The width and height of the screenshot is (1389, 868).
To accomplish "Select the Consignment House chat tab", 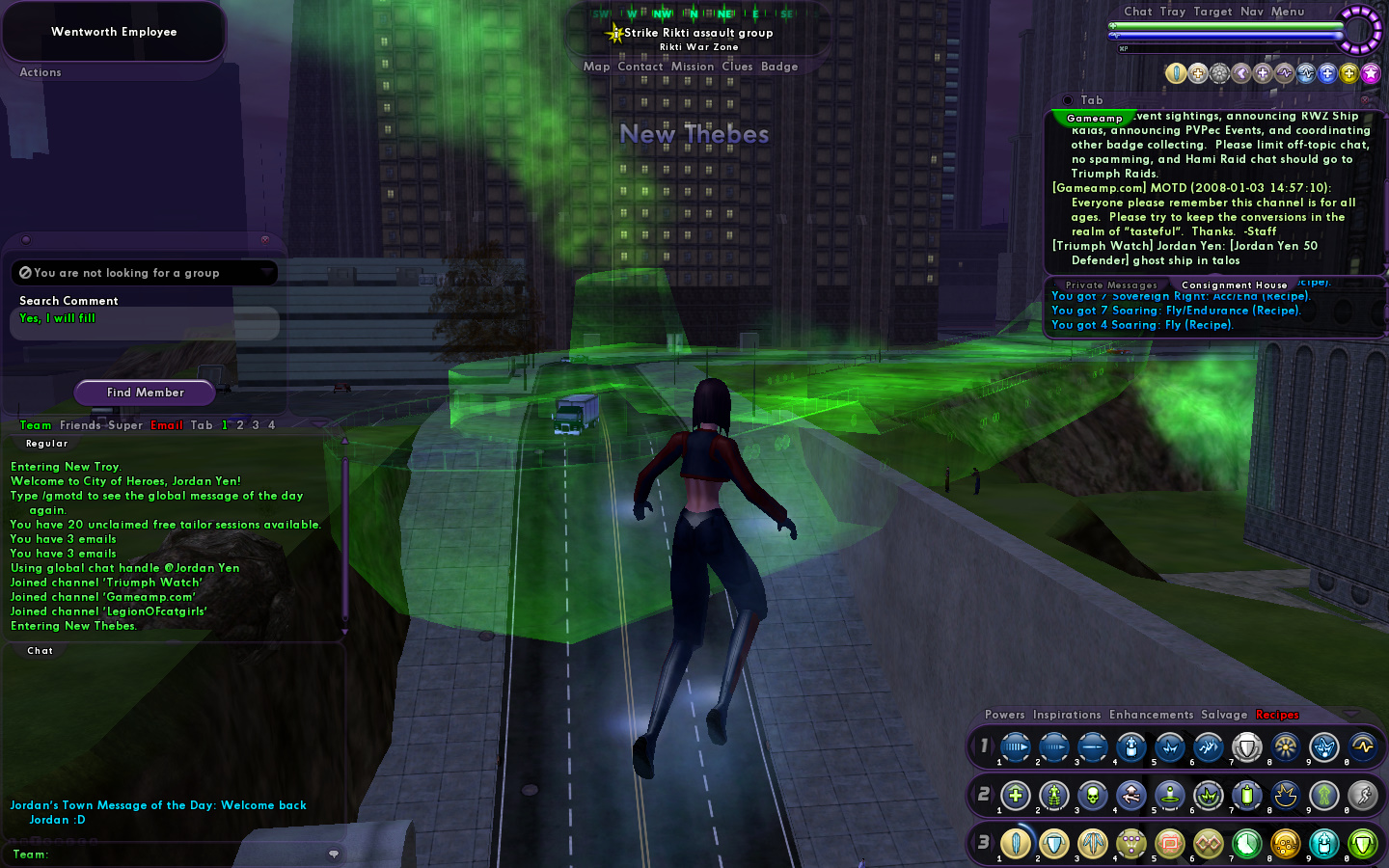I will pyautogui.click(x=1234, y=285).
